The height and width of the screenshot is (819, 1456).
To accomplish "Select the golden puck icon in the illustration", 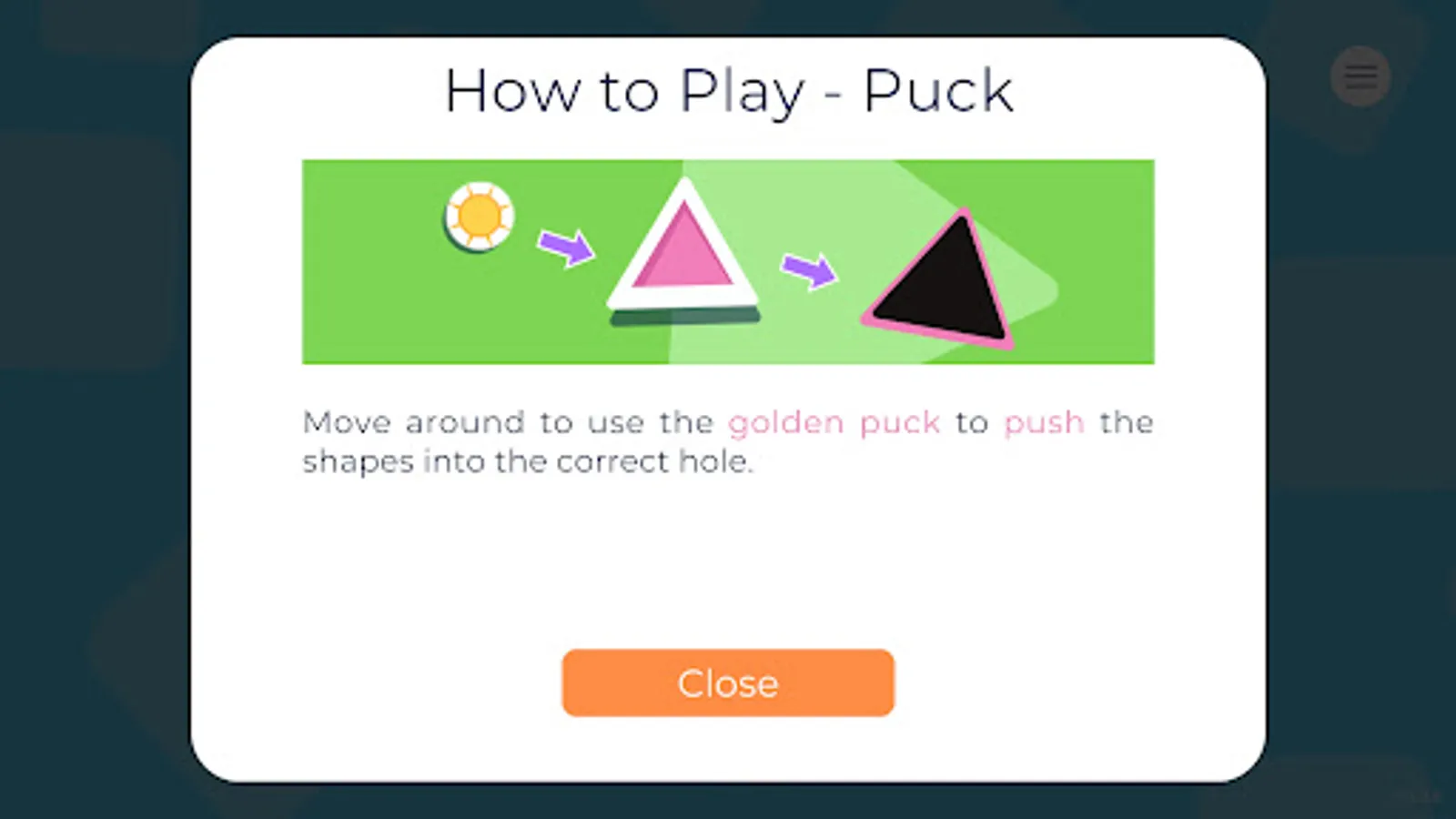I will [x=480, y=217].
